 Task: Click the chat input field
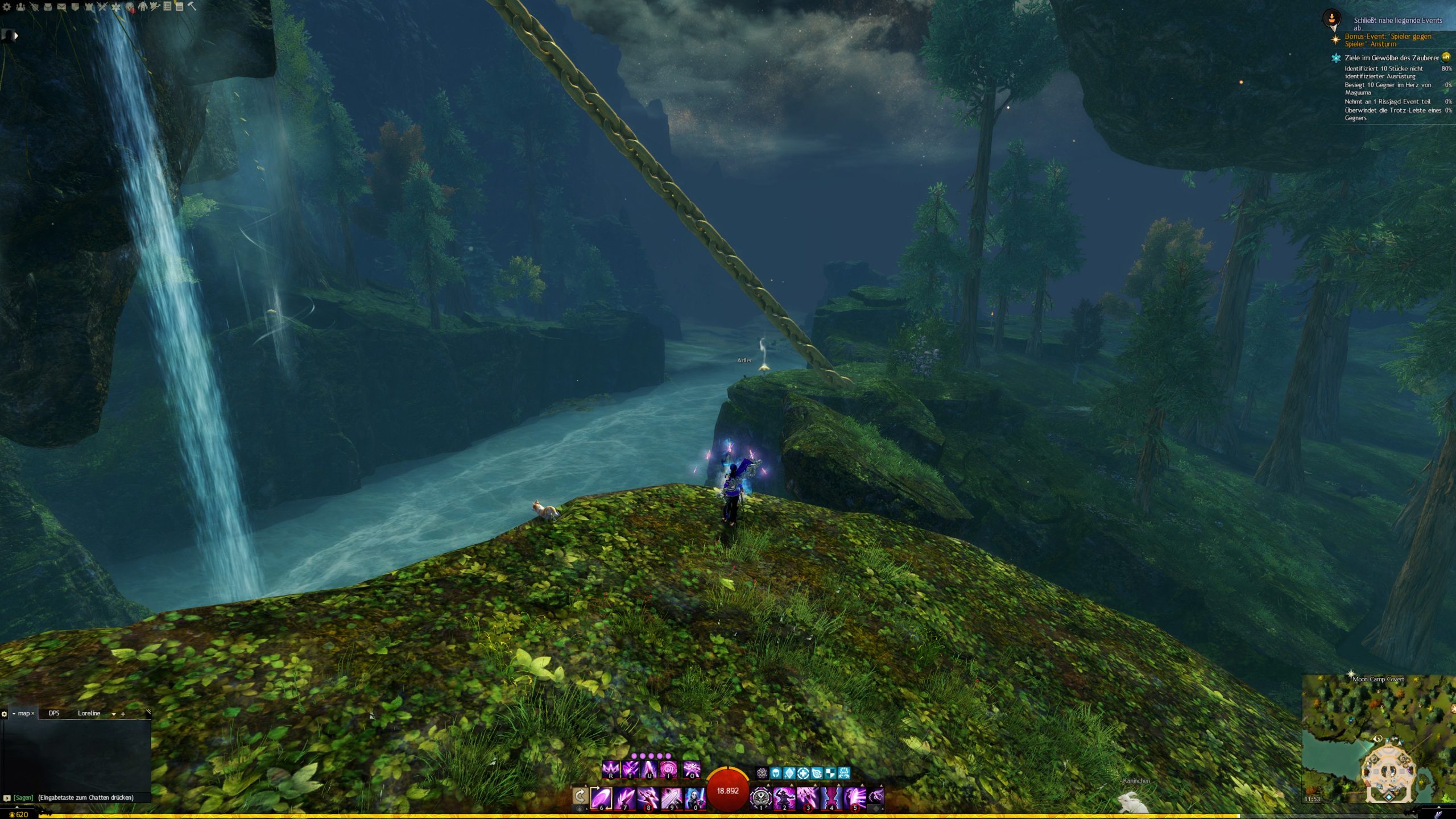tap(85, 797)
